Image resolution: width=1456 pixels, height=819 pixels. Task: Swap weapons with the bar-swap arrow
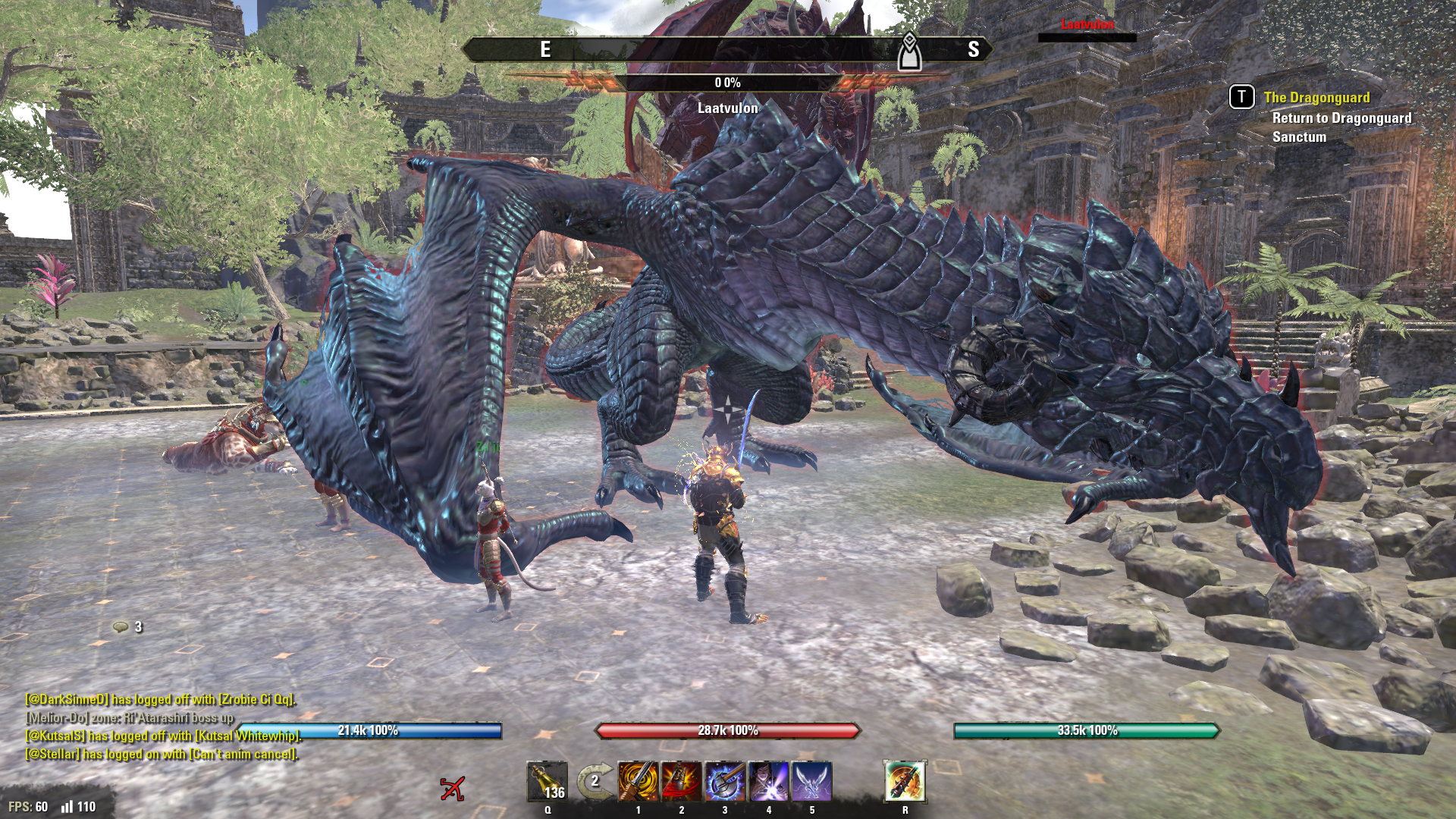(x=594, y=782)
